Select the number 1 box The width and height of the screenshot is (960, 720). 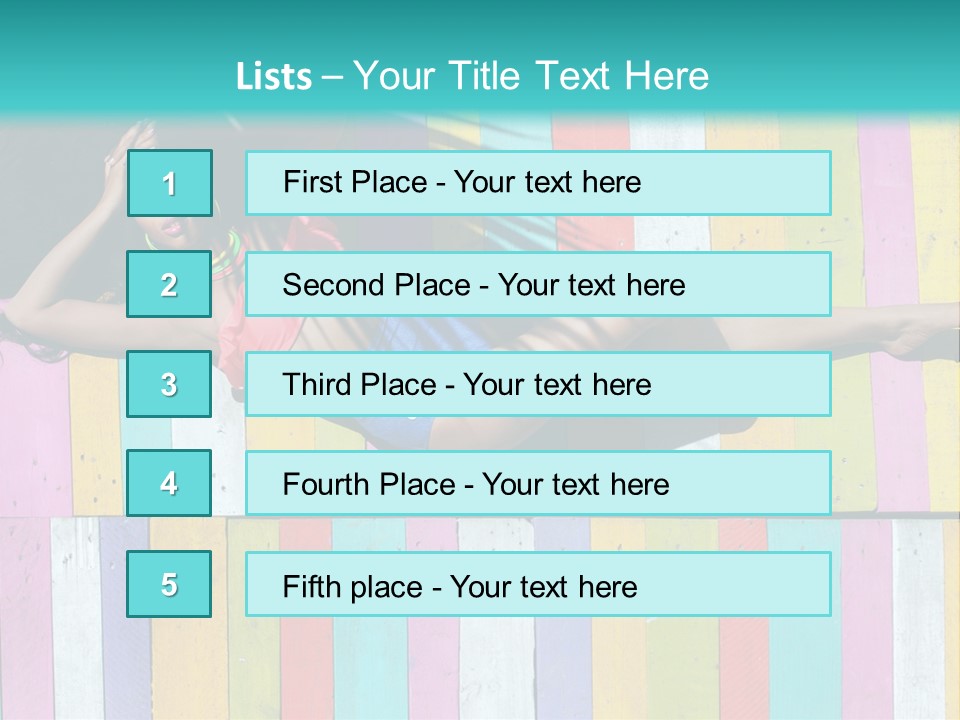(x=170, y=183)
